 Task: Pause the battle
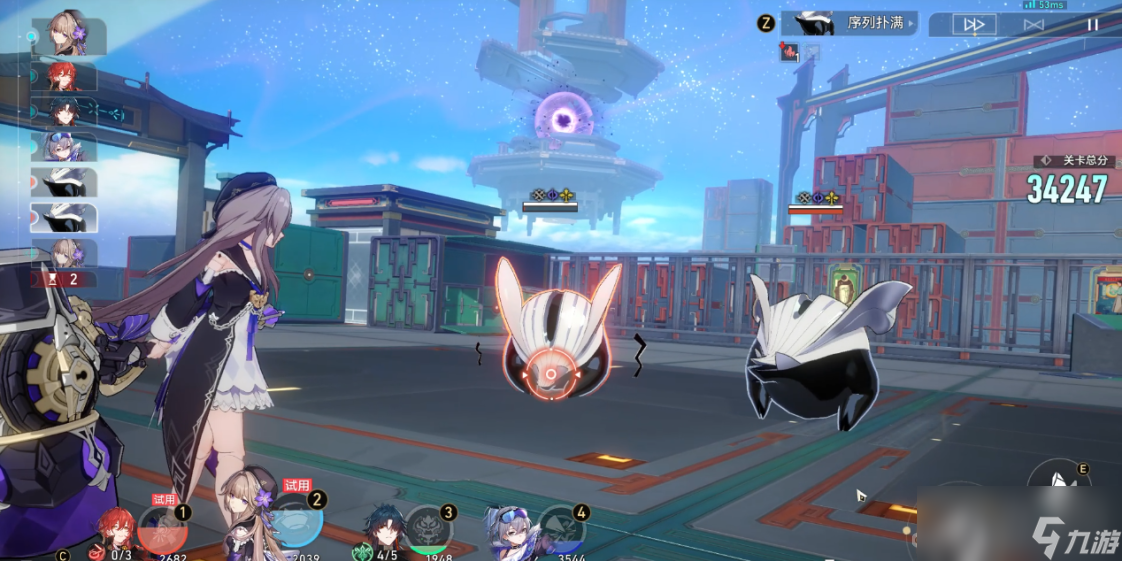pyautogui.click(x=1092, y=25)
